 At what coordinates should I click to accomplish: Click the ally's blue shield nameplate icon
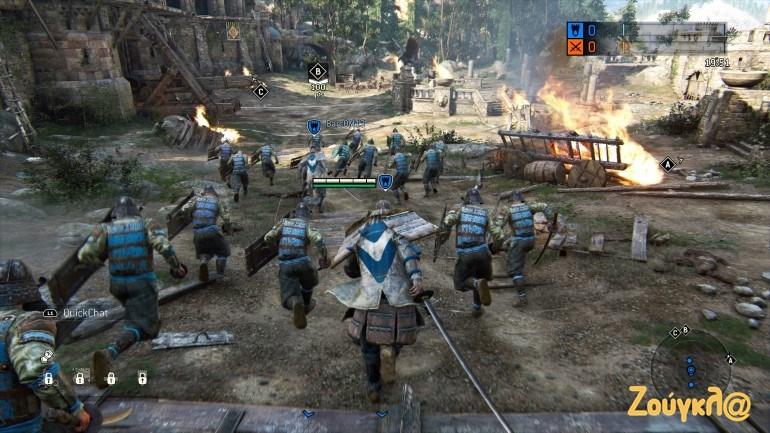[313, 126]
